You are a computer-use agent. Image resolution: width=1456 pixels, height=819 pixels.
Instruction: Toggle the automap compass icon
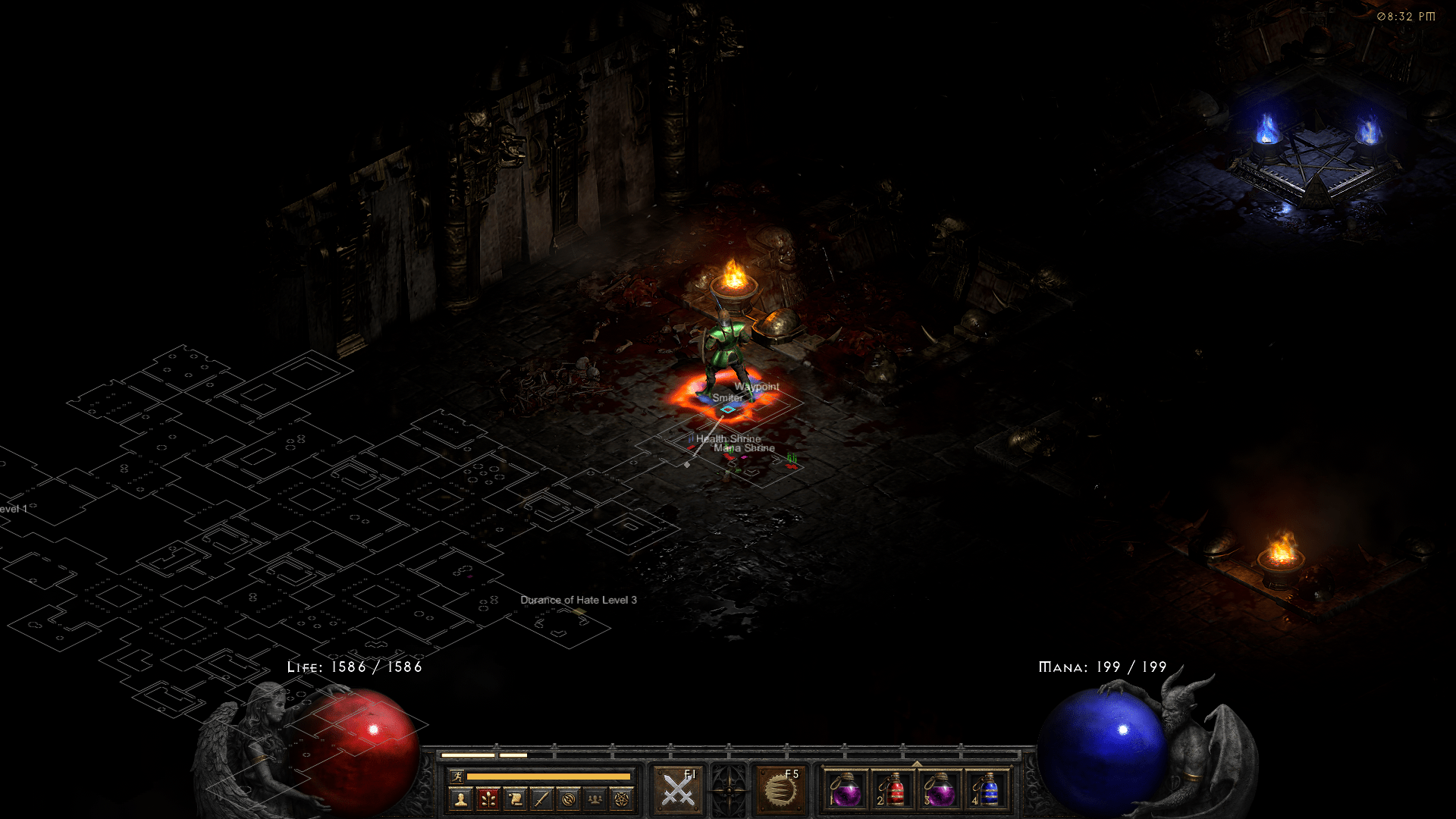569,799
